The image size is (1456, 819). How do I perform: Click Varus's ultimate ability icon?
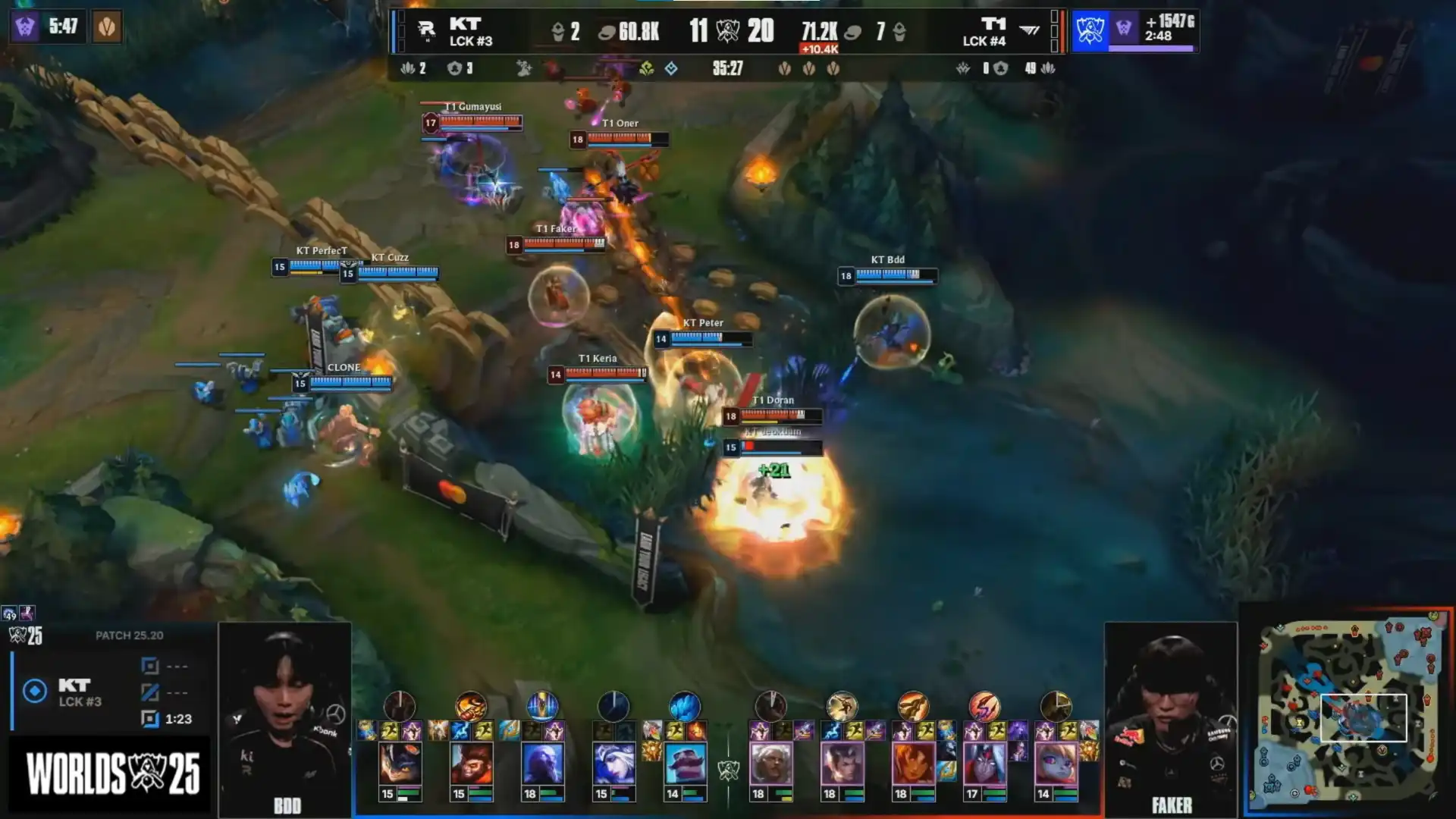point(984,706)
